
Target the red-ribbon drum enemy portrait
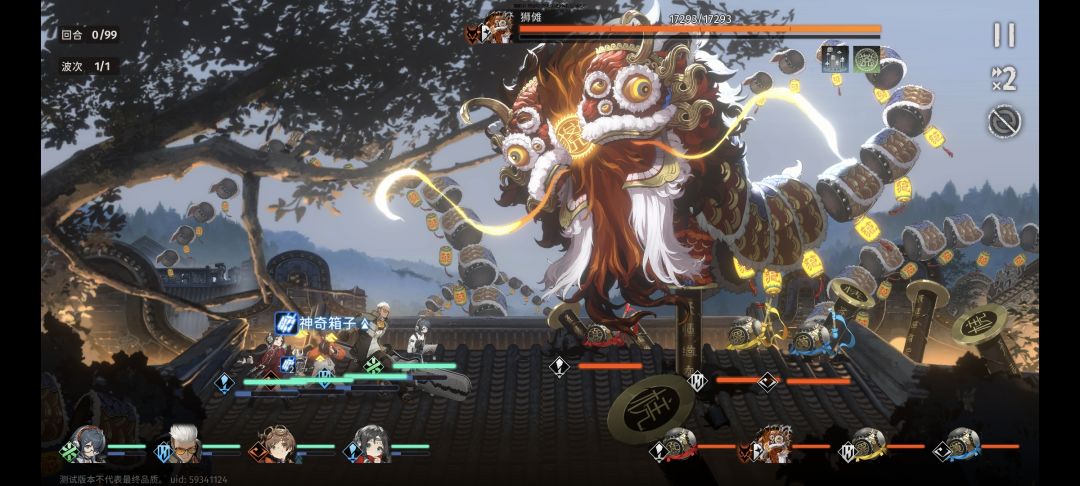680,445
